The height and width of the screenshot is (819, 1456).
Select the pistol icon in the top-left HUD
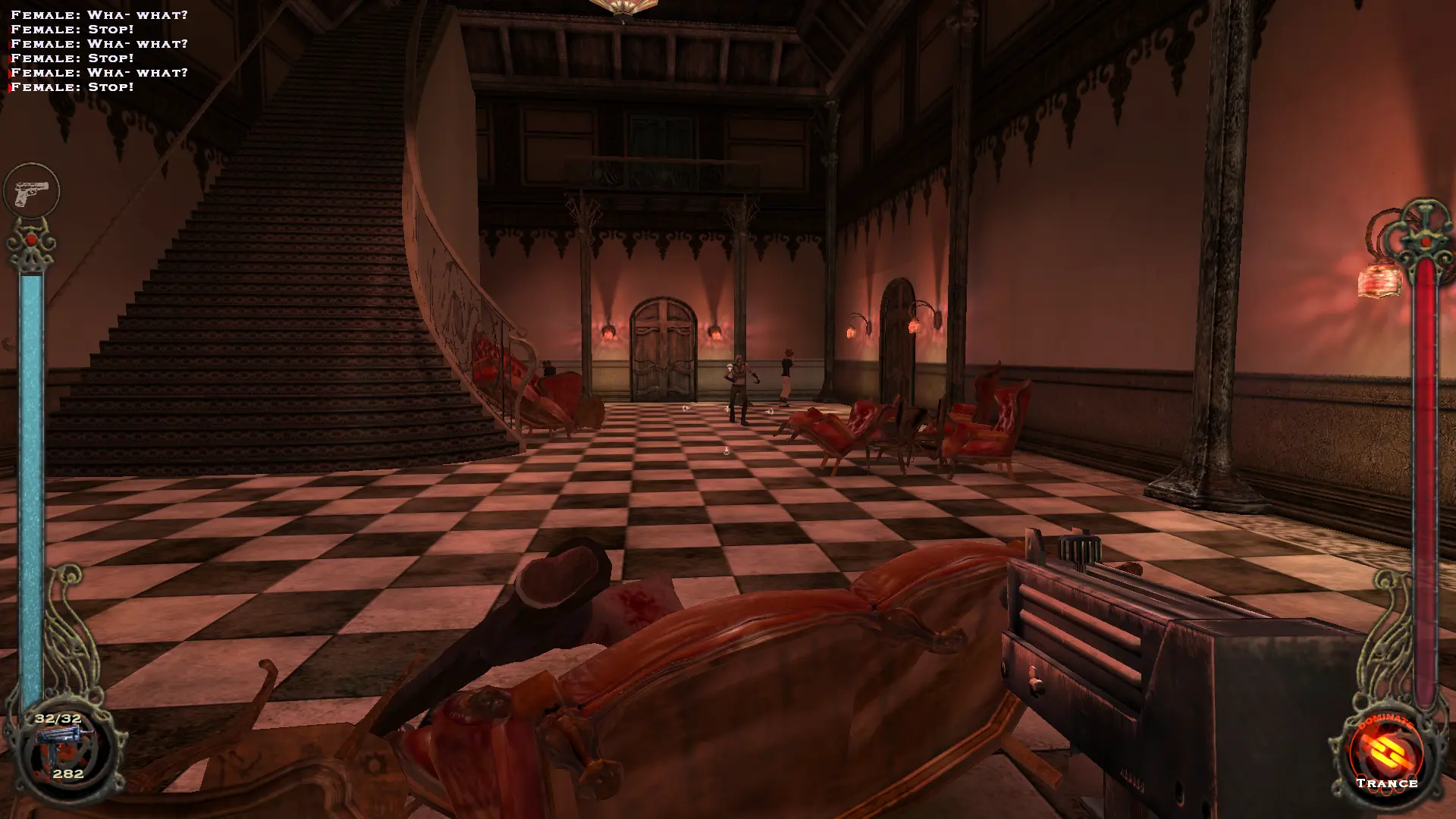32,192
